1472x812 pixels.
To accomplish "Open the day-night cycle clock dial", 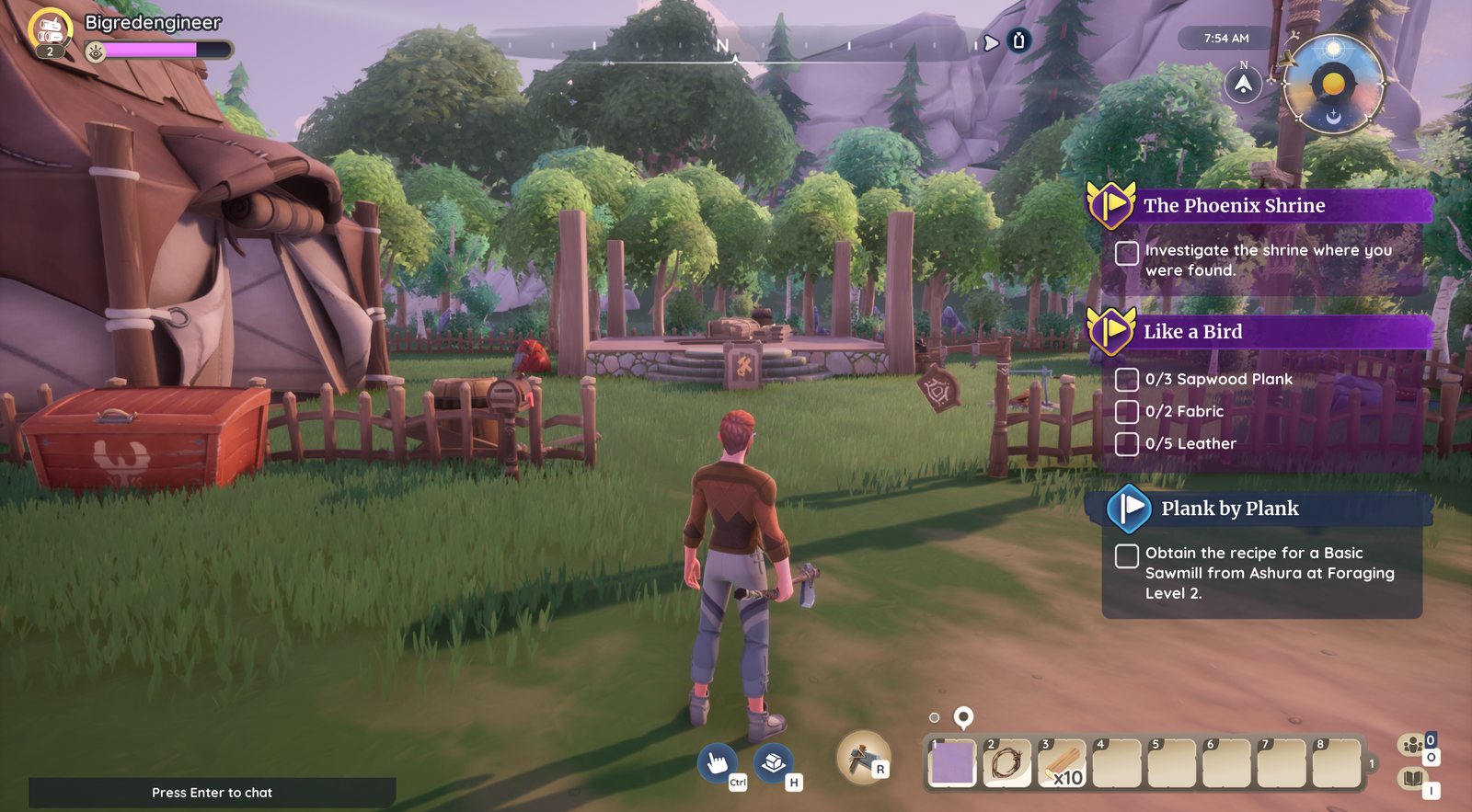I will point(1333,86).
